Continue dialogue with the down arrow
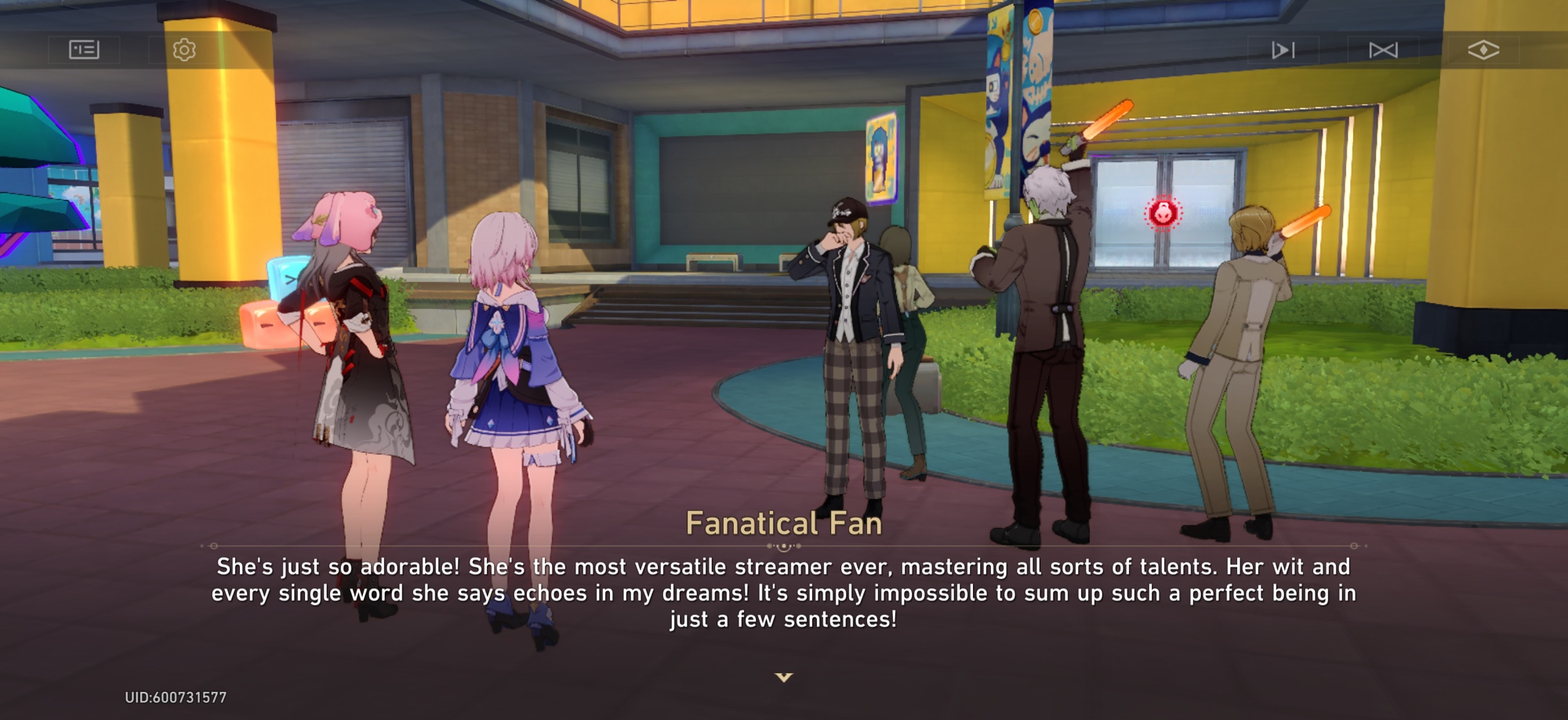This screenshot has width=1568, height=720. (784, 677)
